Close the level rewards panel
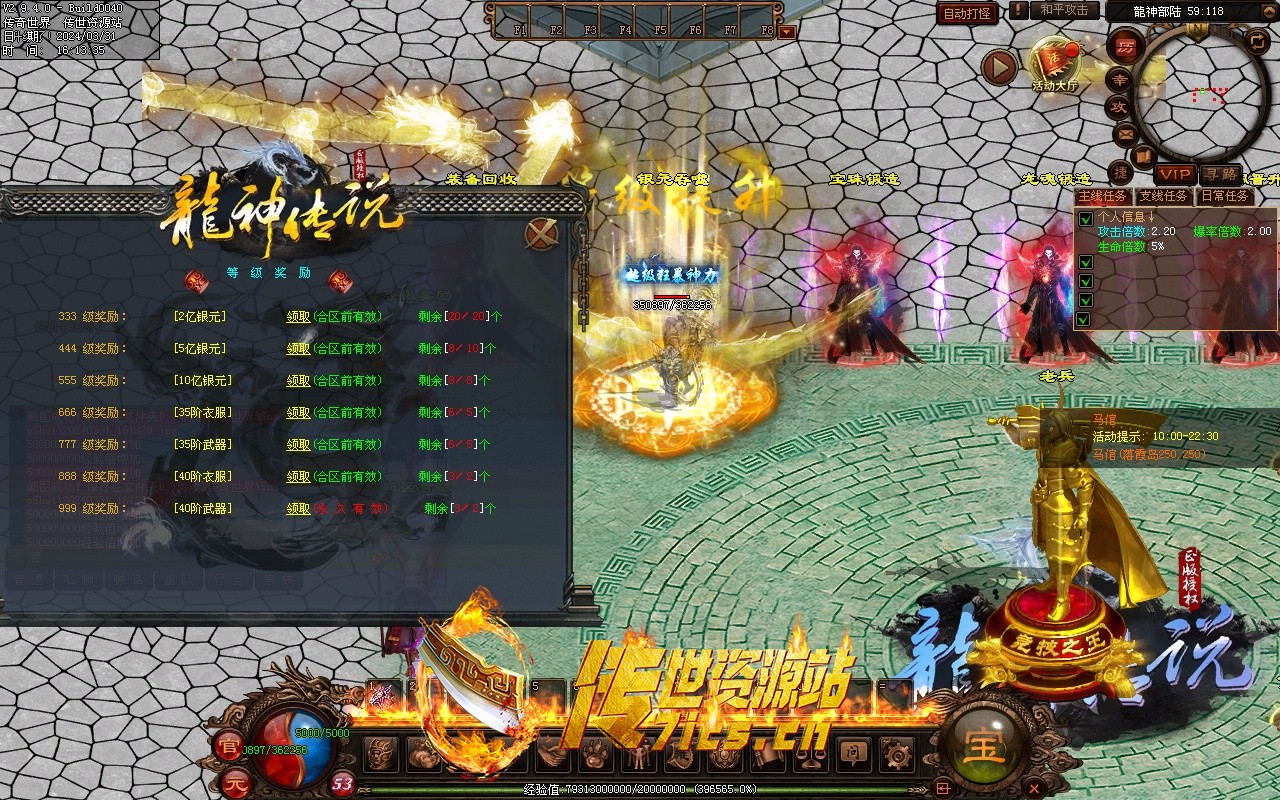The height and width of the screenshot is (800, 1280). [x=541, y=234]
